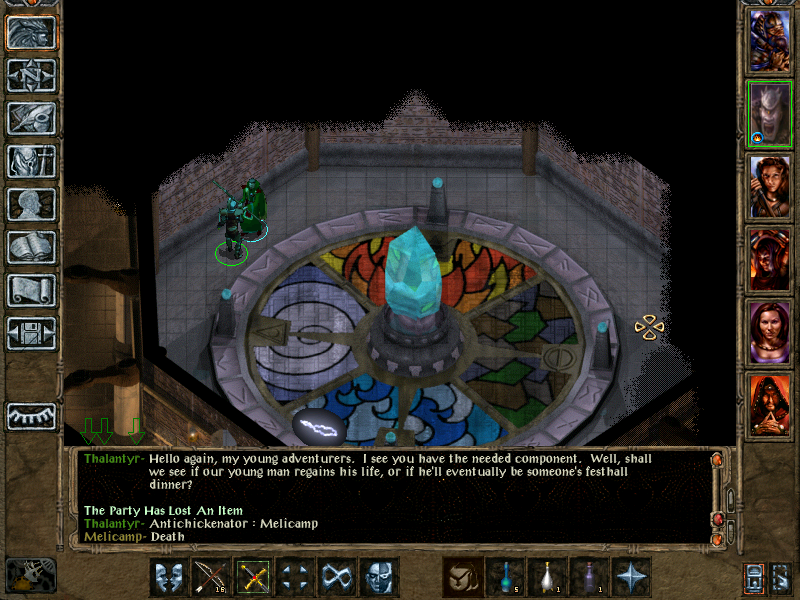This screenshot has height=600, width=800.
Task: Click the AI lantern button at bottom left
Action: coord(30,576)
